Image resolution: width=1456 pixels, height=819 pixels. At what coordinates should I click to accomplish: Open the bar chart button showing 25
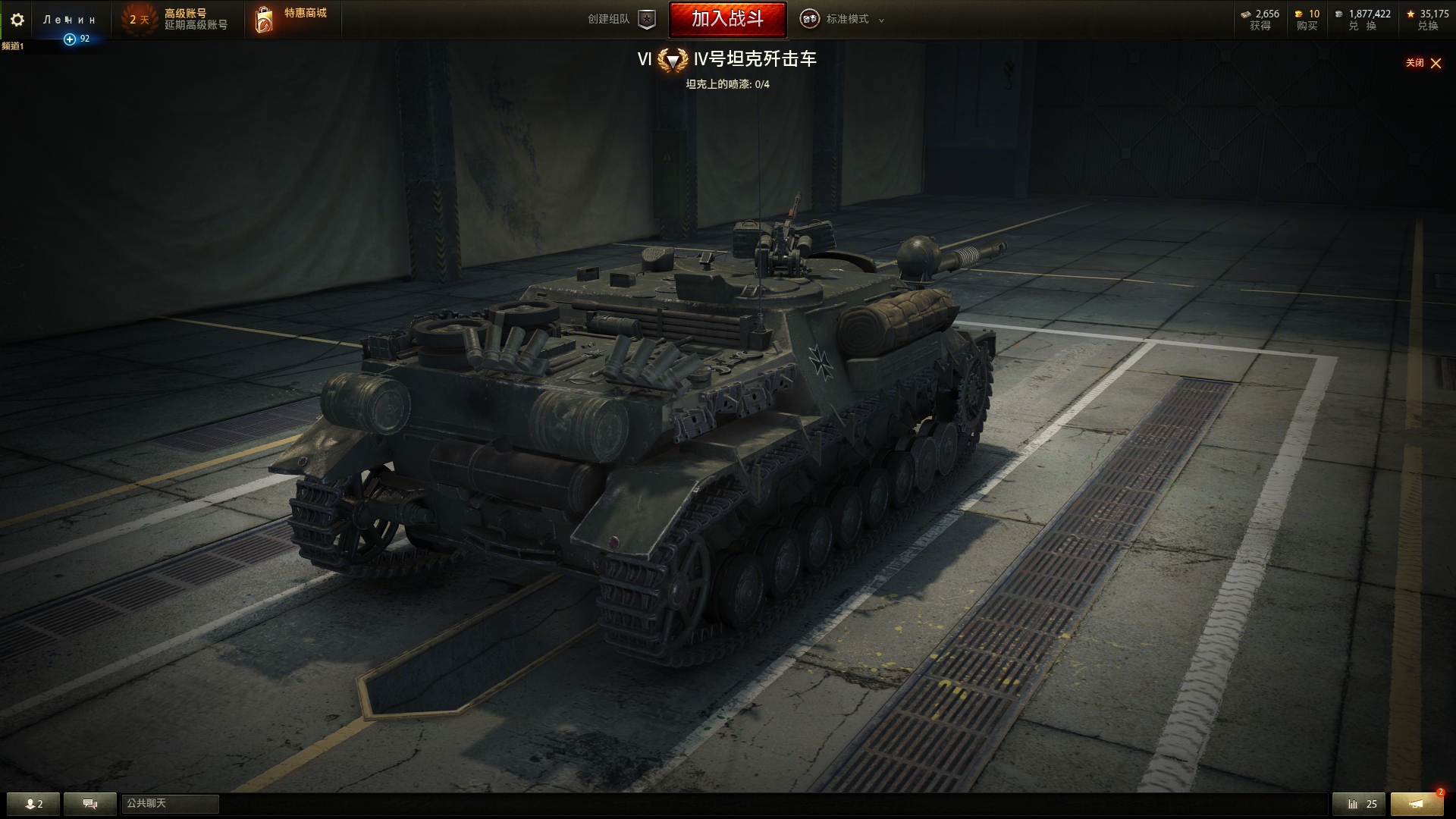tap(1358, 804)
